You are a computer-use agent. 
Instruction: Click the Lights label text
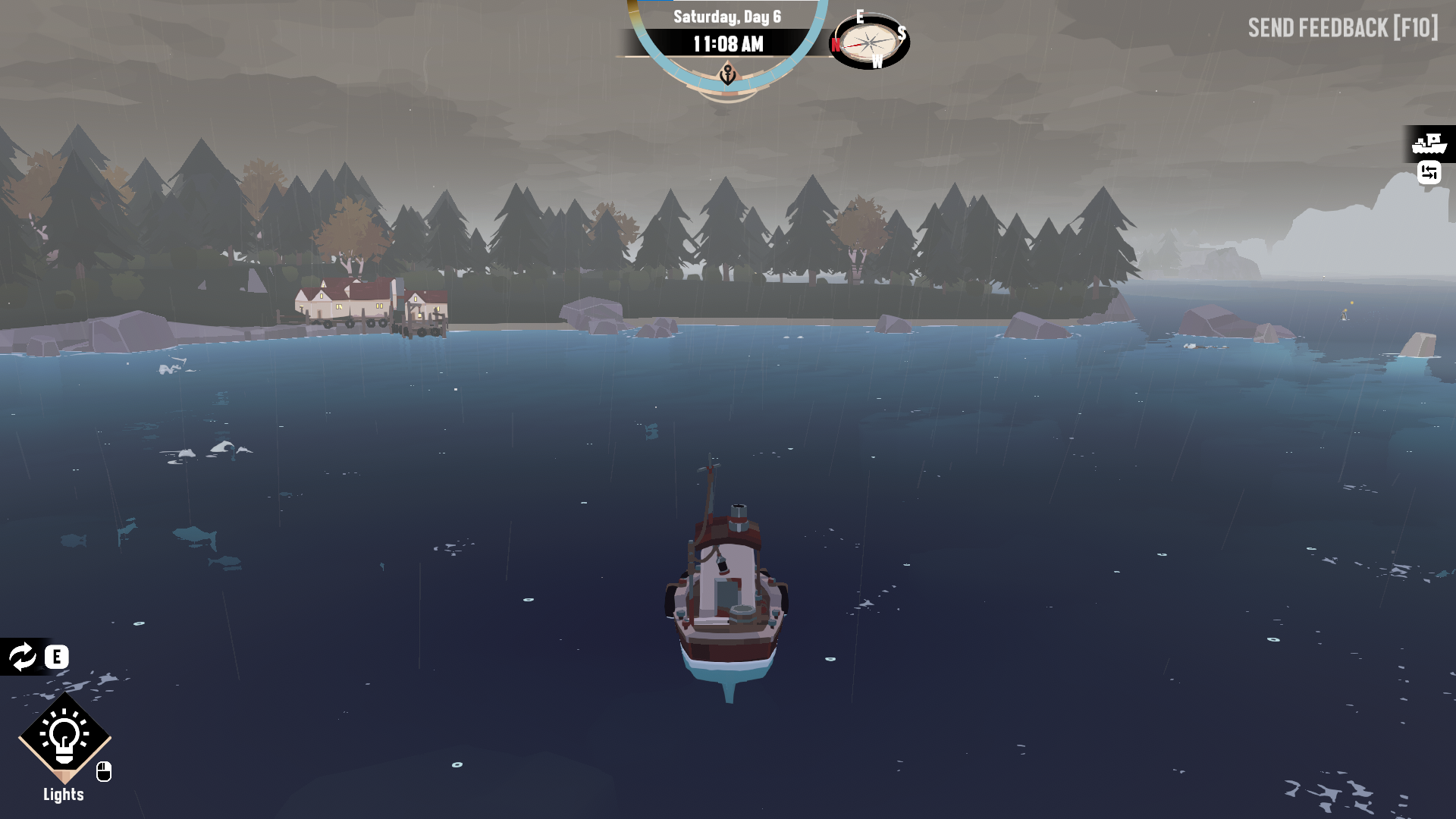tap(64, 794)
